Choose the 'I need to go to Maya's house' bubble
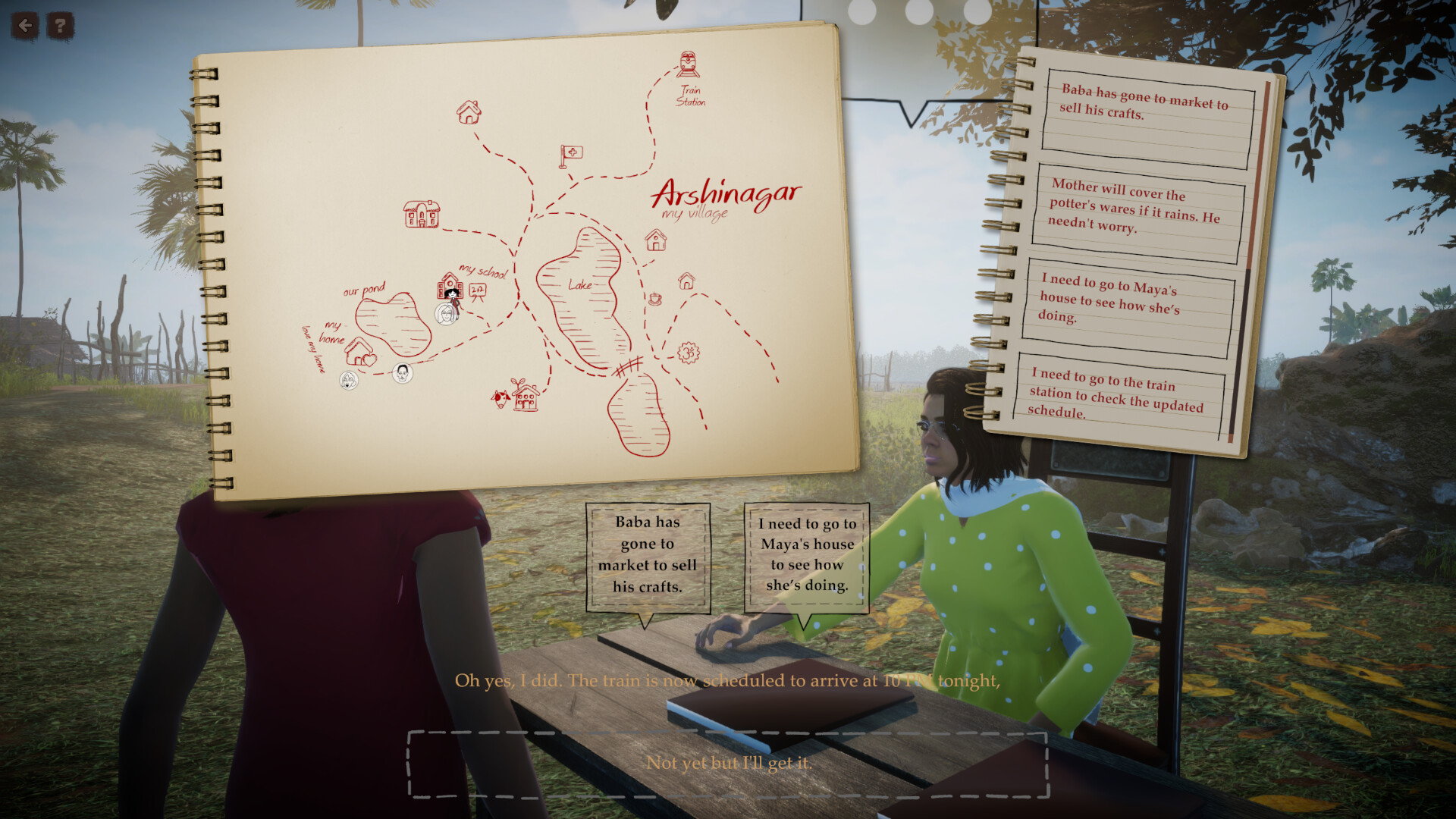The height and width of the screenshot is (819, 1456). coord(806,556)
